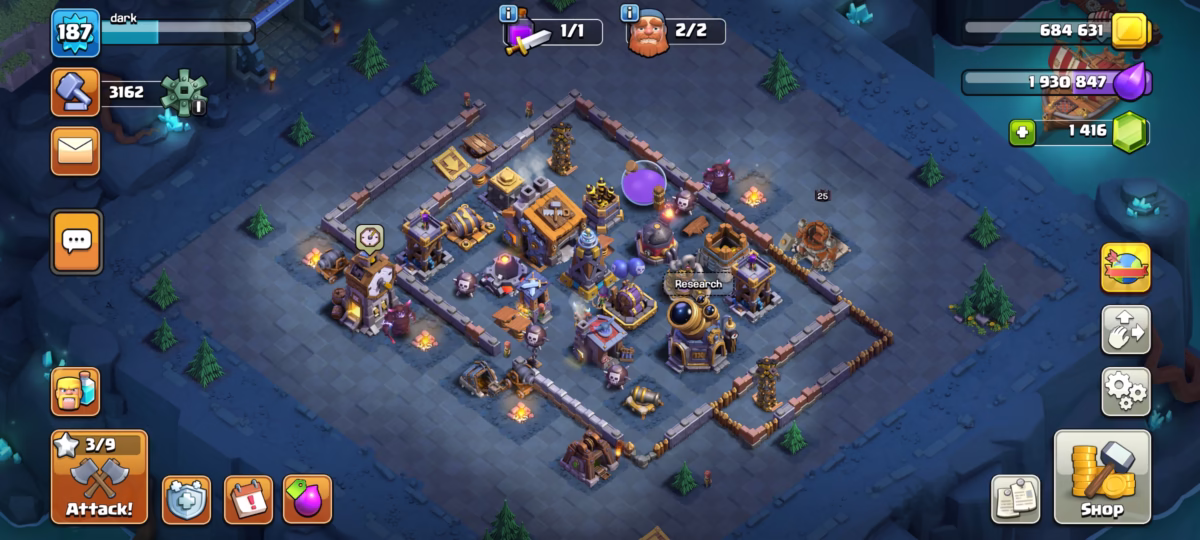
Task: Click the player level 187 badge
Action: click(x=76, y=32)
